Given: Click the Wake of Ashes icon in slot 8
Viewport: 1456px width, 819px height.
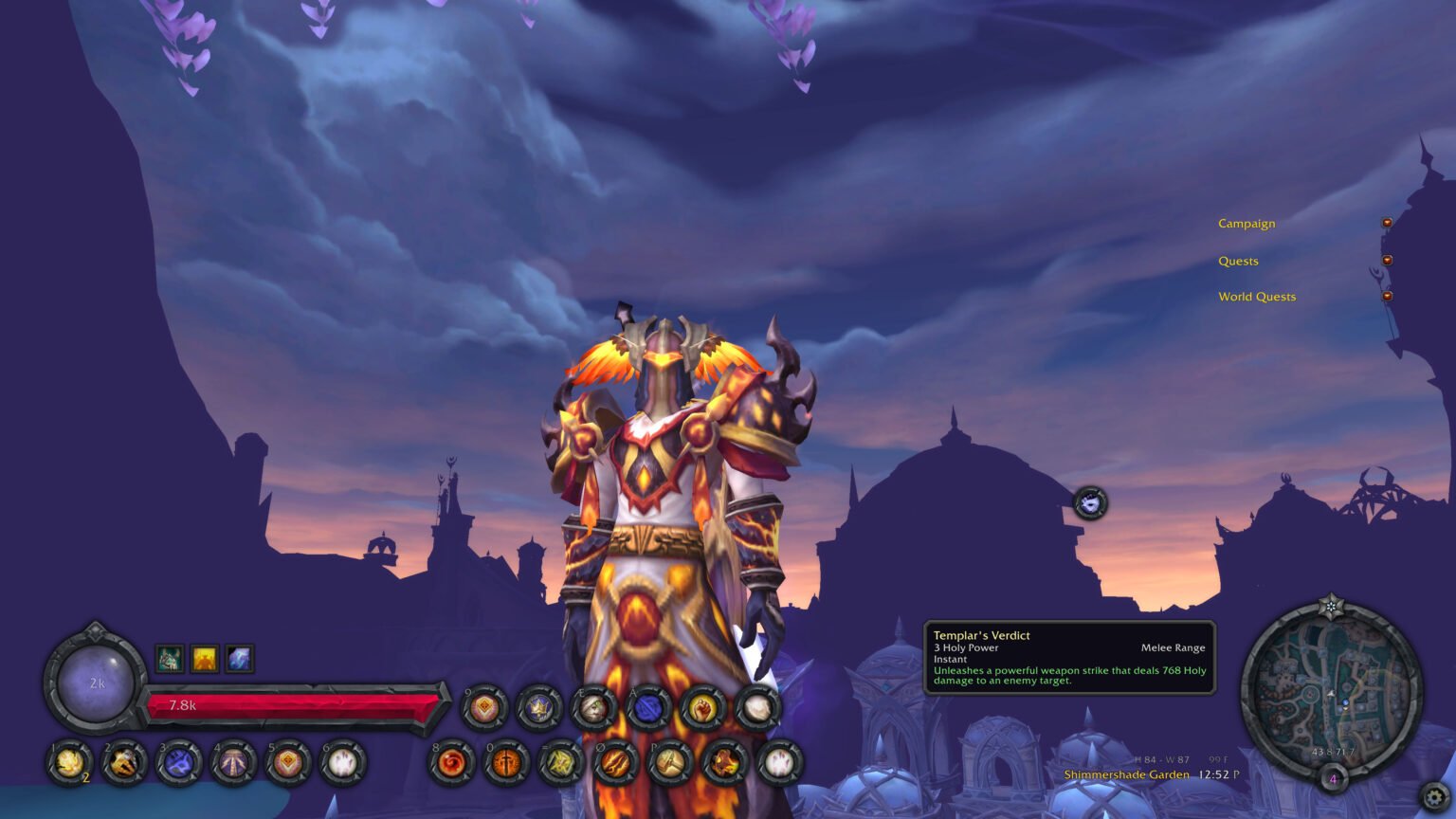Looking at the screenshot, I should coord(451,762).
